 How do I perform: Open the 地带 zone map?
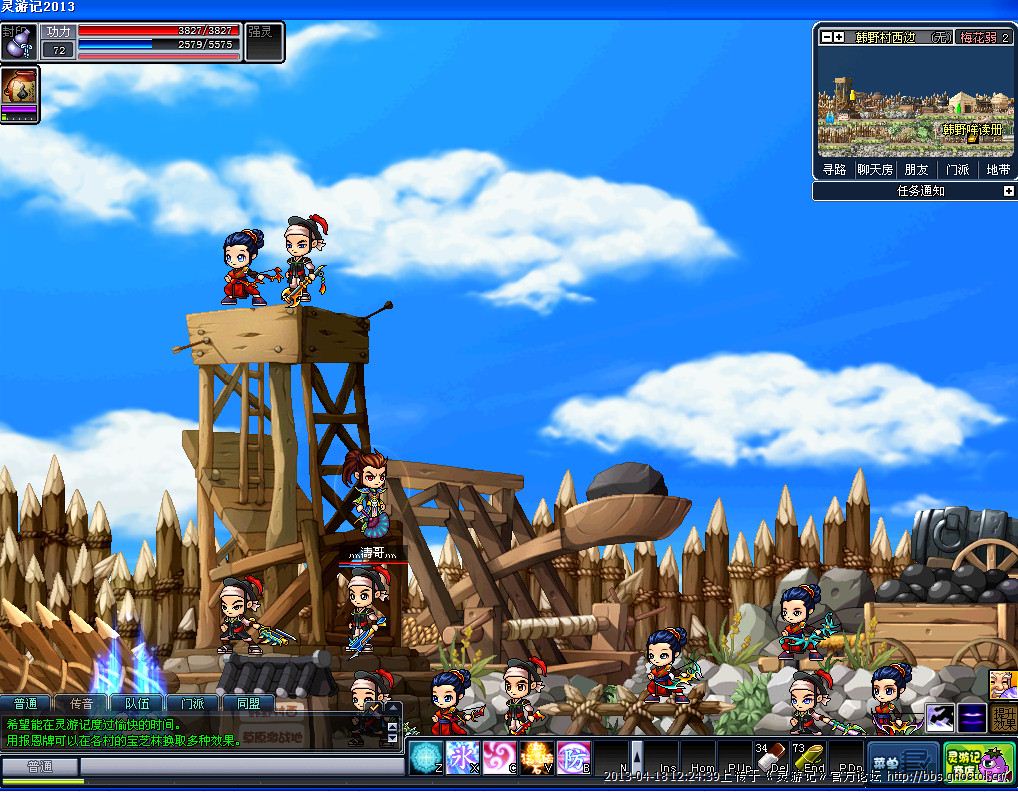click(997, 170)
